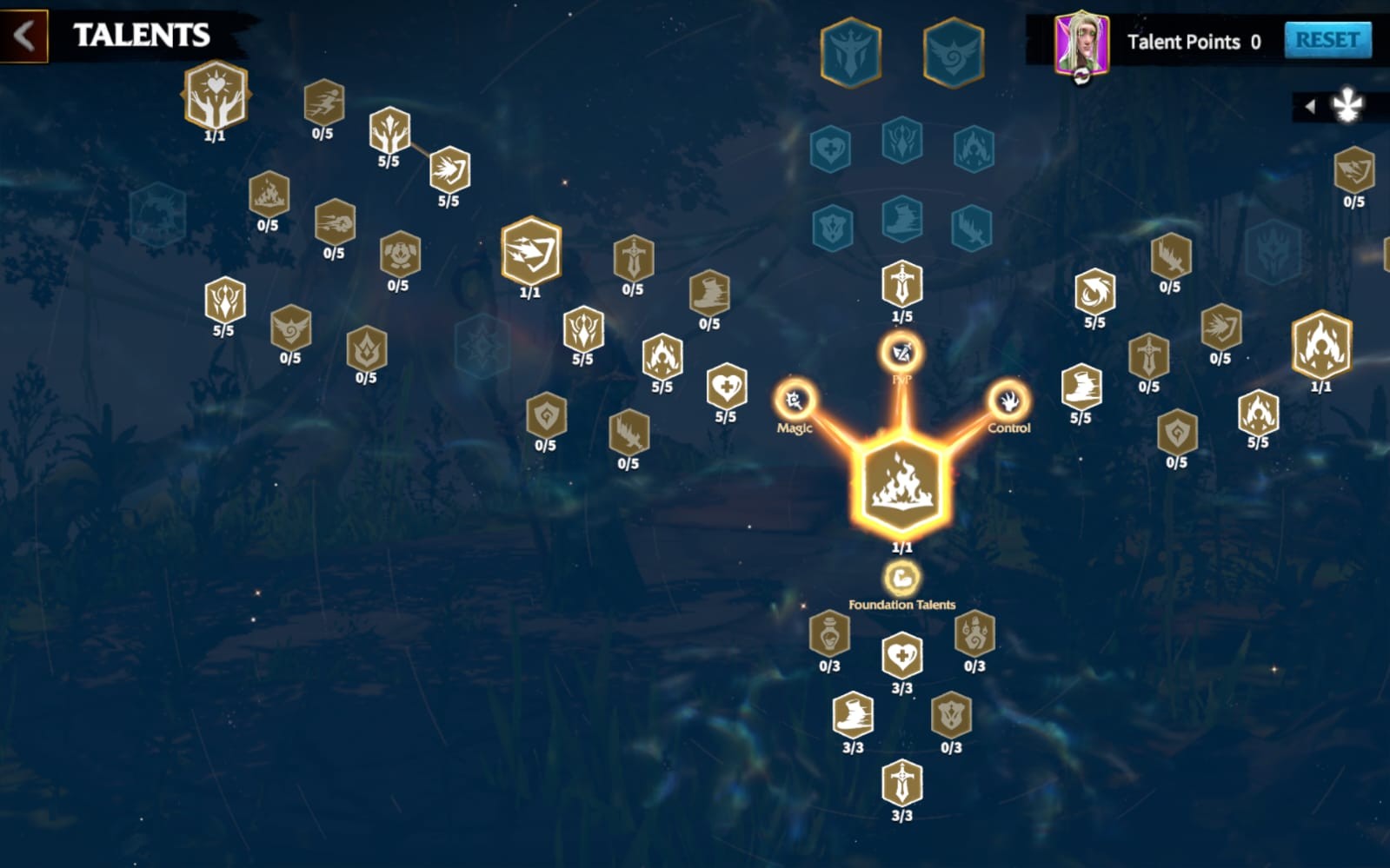Select the sword talent showing 1/5

point(901,283)
